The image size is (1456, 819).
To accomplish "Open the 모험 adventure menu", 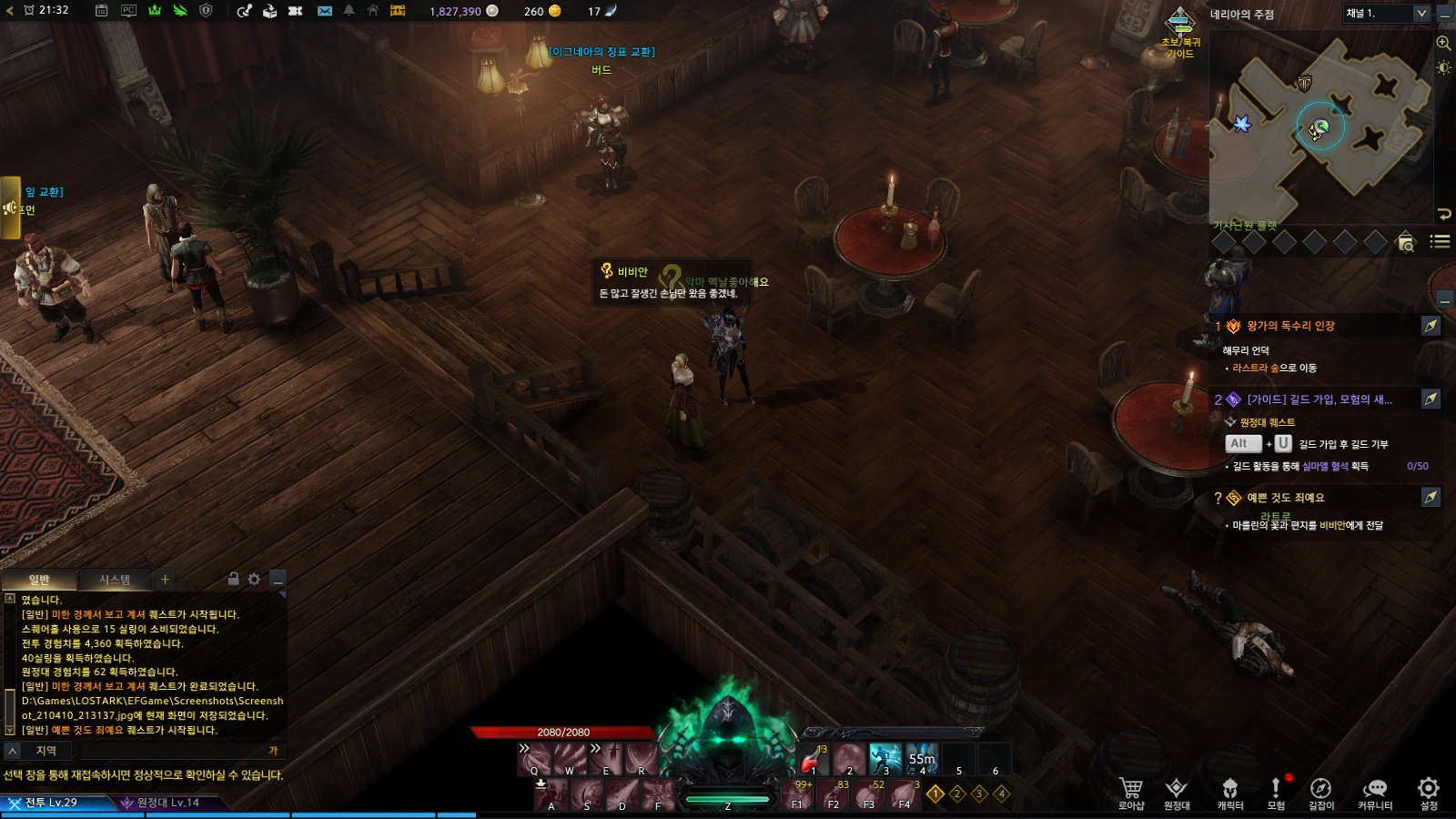I will point(1276,792).
